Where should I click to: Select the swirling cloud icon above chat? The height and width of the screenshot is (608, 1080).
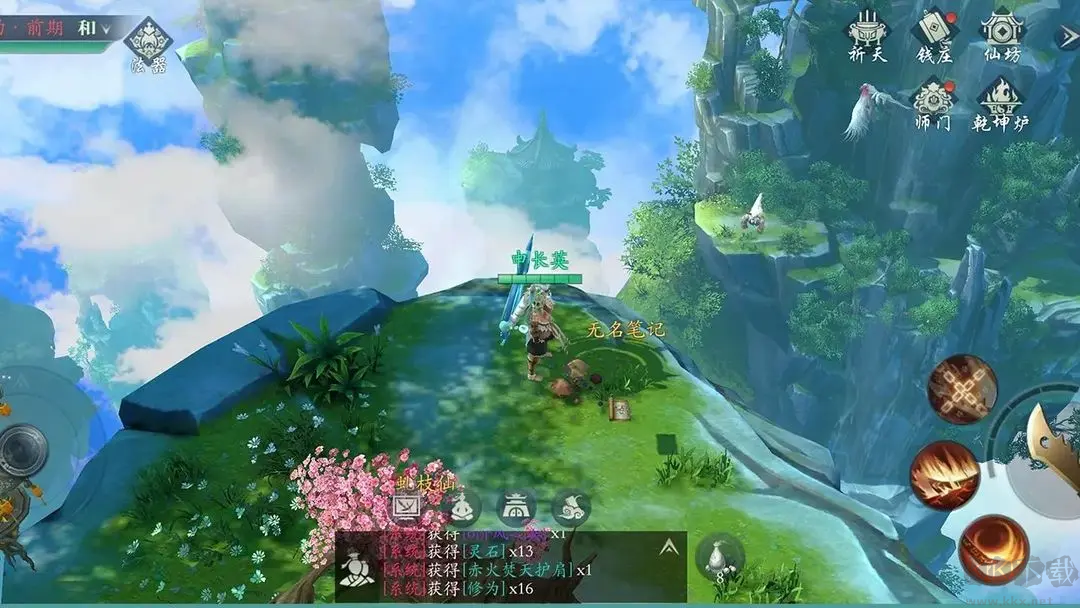[571, 508]
